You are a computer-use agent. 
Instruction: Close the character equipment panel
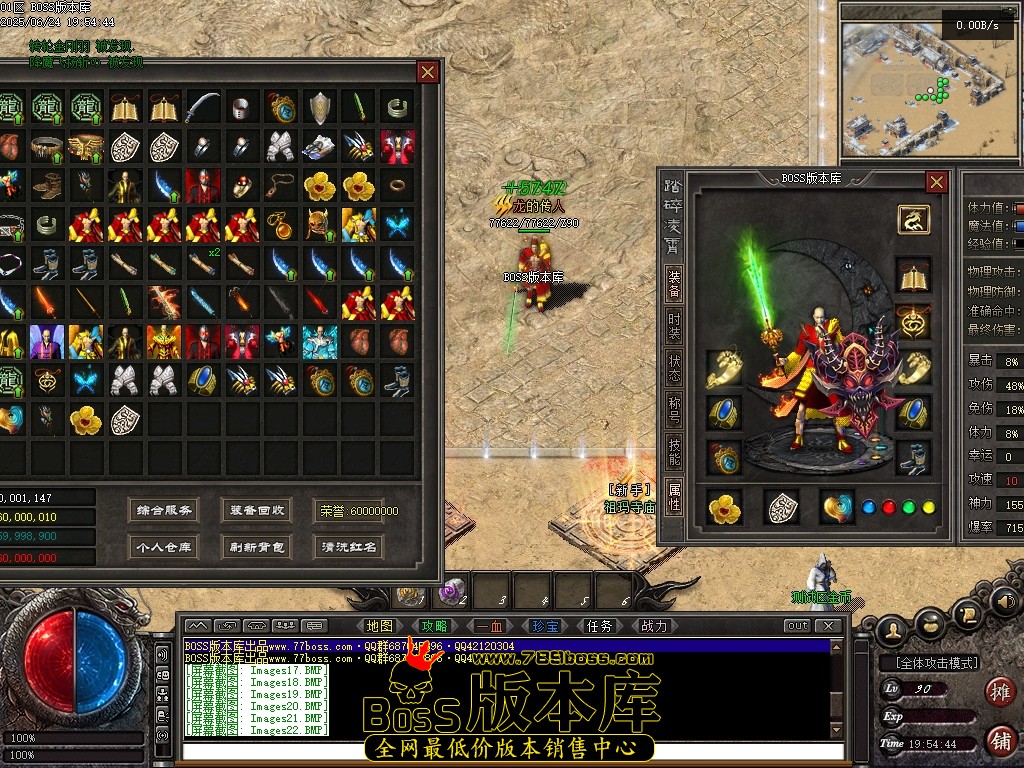(x=936, y=182)
